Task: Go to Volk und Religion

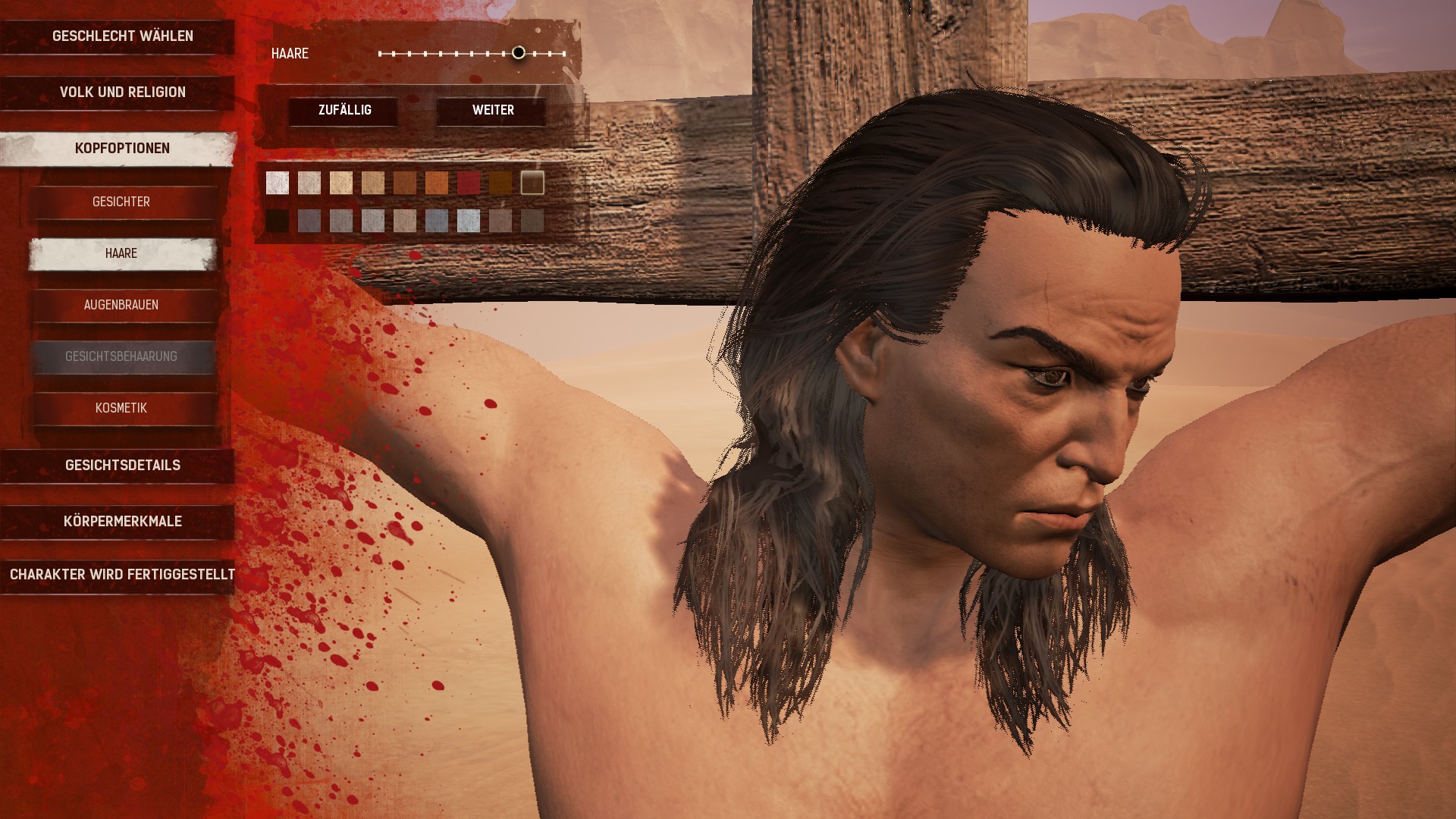Action: [x=122, y=93]
